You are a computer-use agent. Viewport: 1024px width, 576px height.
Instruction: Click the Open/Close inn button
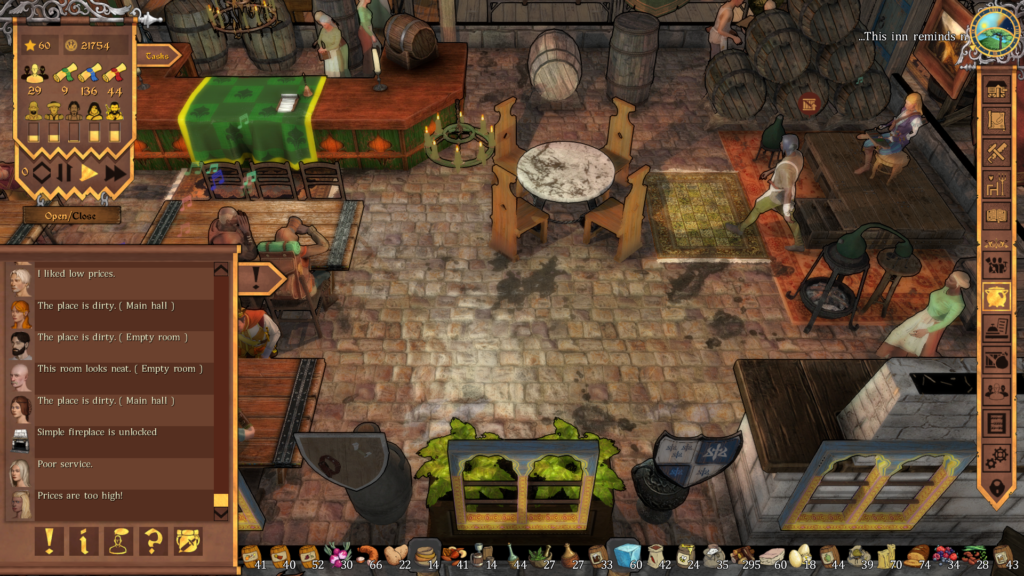(x=72, y=215)
